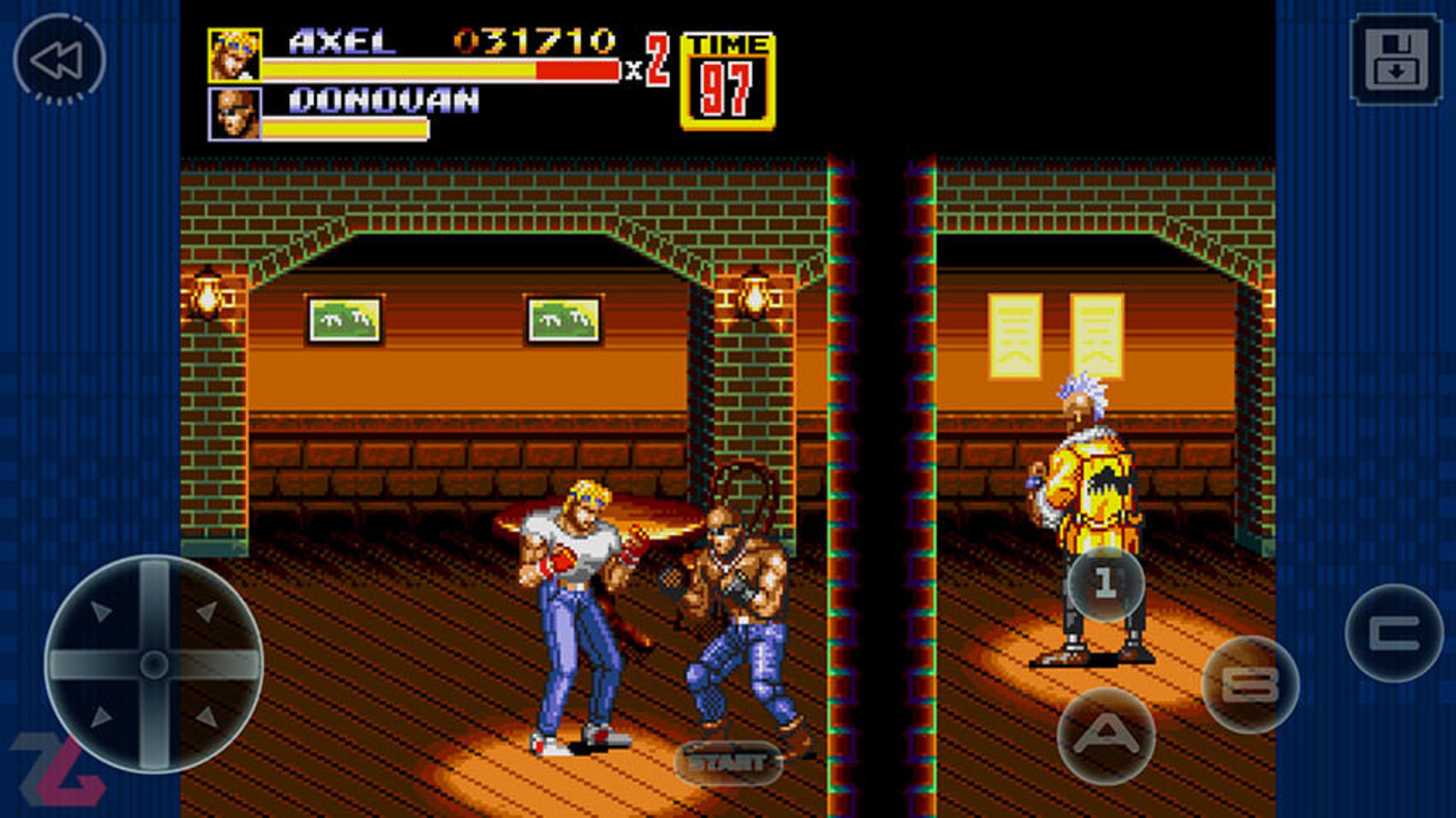Tap the rewind button

(x=59, y=59)
